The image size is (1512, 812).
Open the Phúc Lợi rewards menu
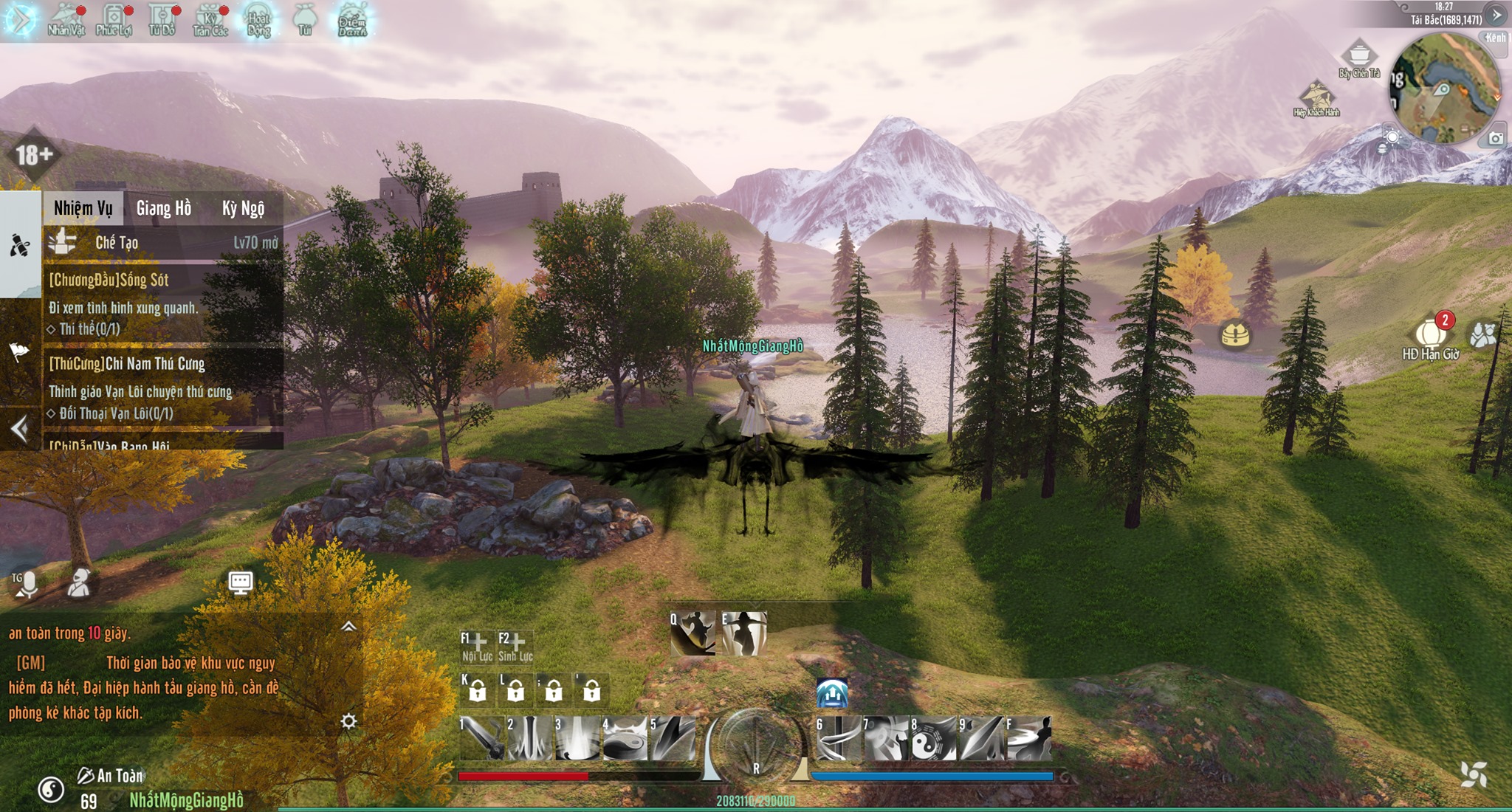114,20
